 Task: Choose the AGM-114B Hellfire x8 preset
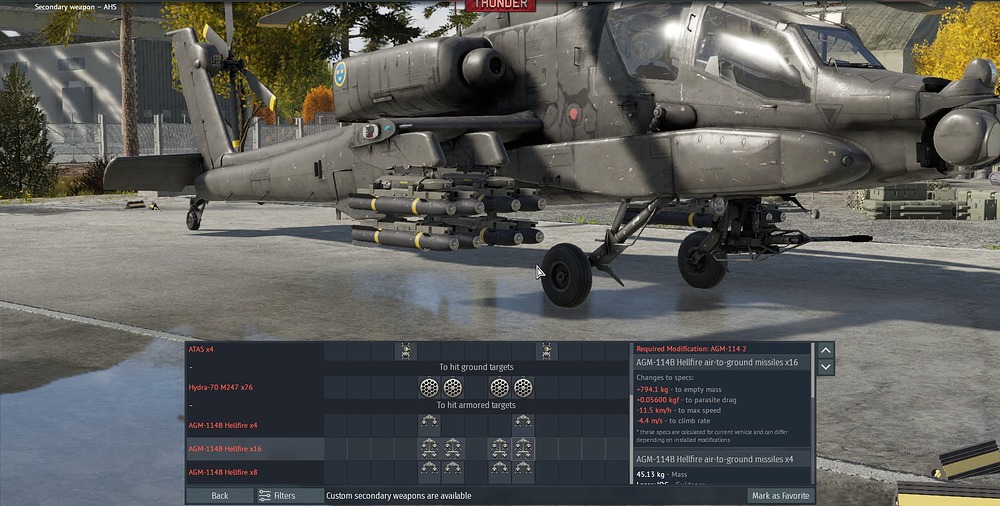pos(223,471)
